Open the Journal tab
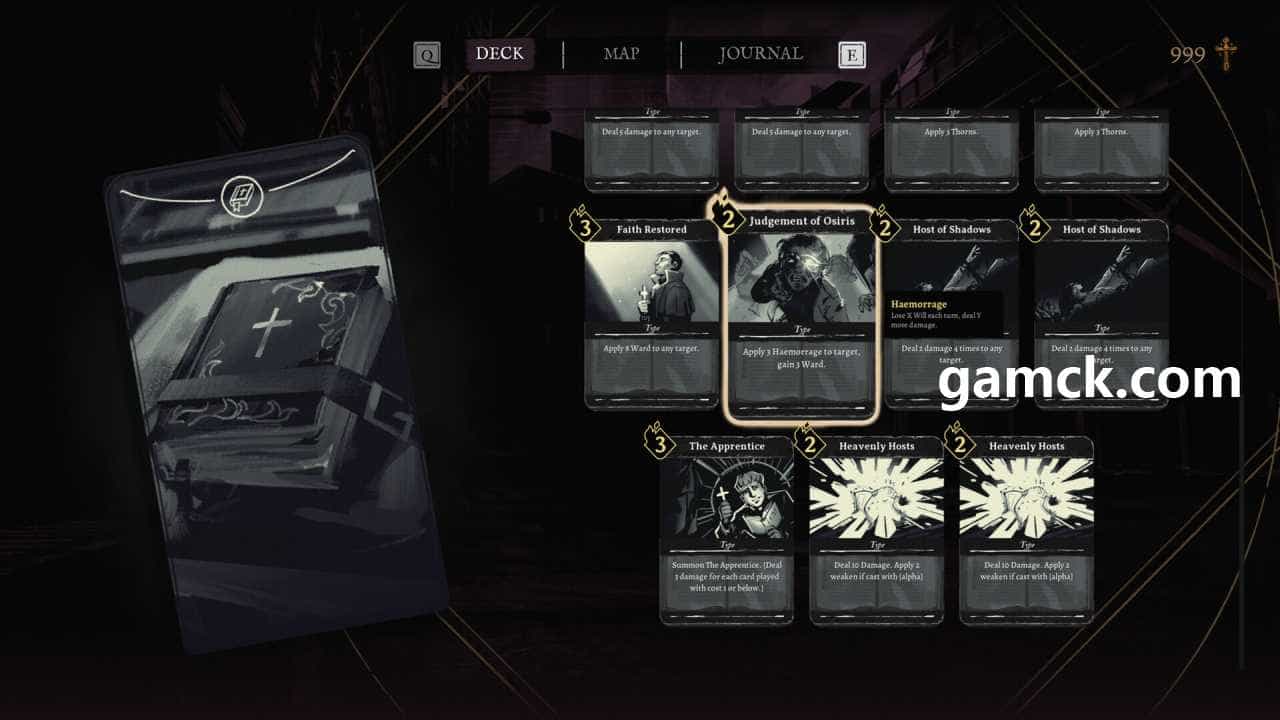Image resolution: width=1280 pixels, height=720 pixels. point(760,54)
